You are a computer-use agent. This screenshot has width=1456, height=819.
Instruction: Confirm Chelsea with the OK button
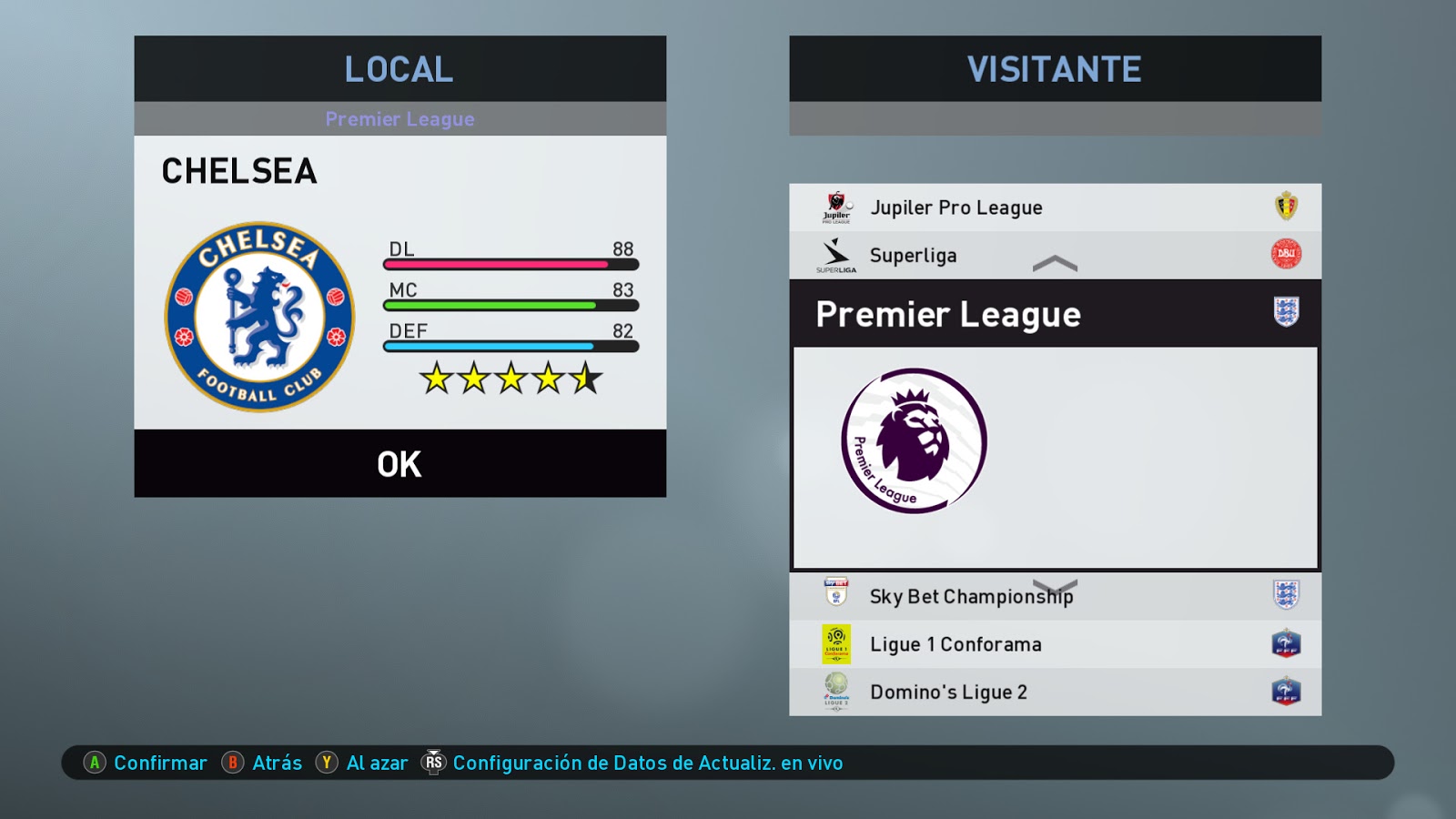(x=399, y=464)
